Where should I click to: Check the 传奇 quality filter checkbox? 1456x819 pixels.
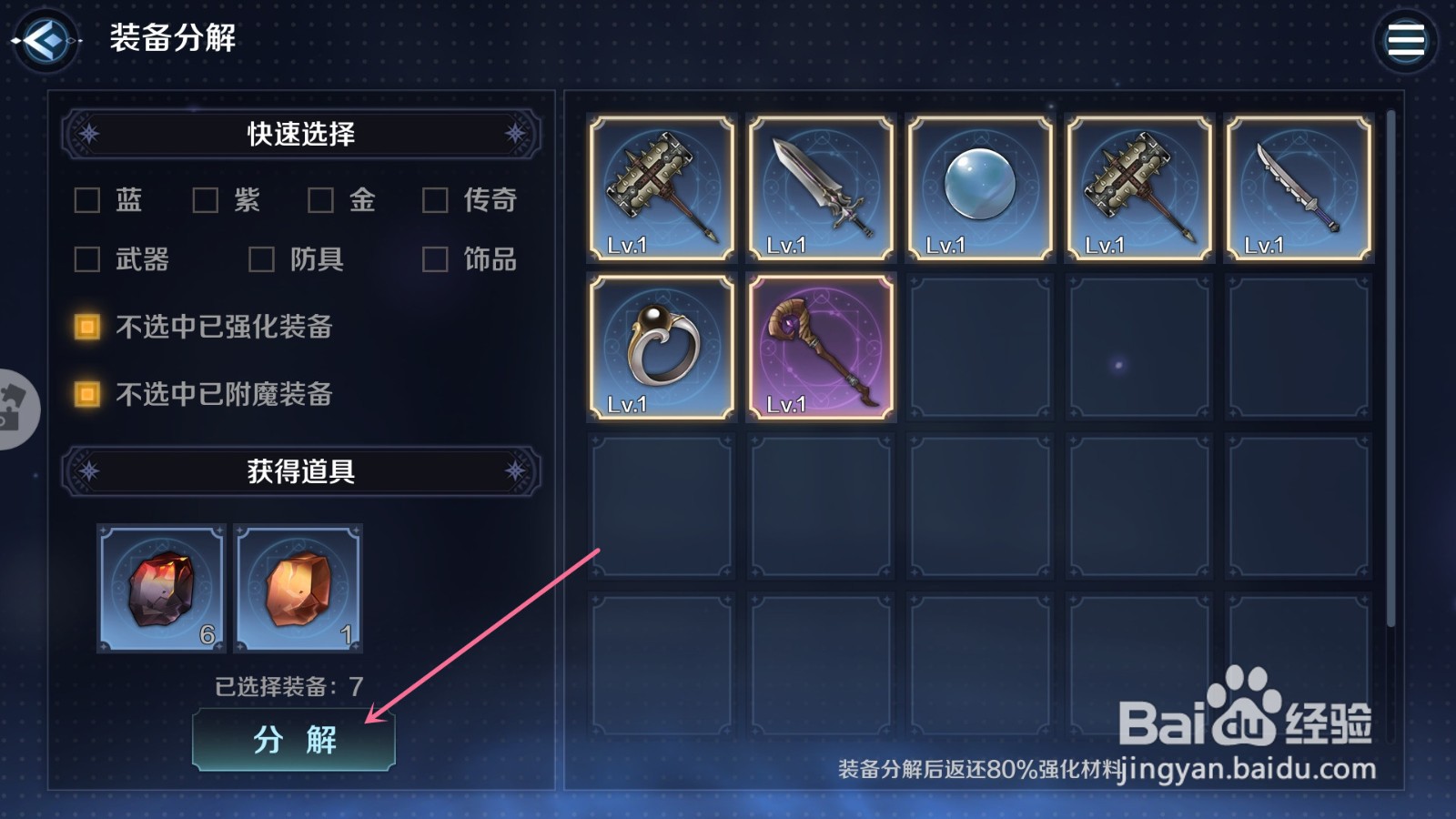[x=435, y=199]
